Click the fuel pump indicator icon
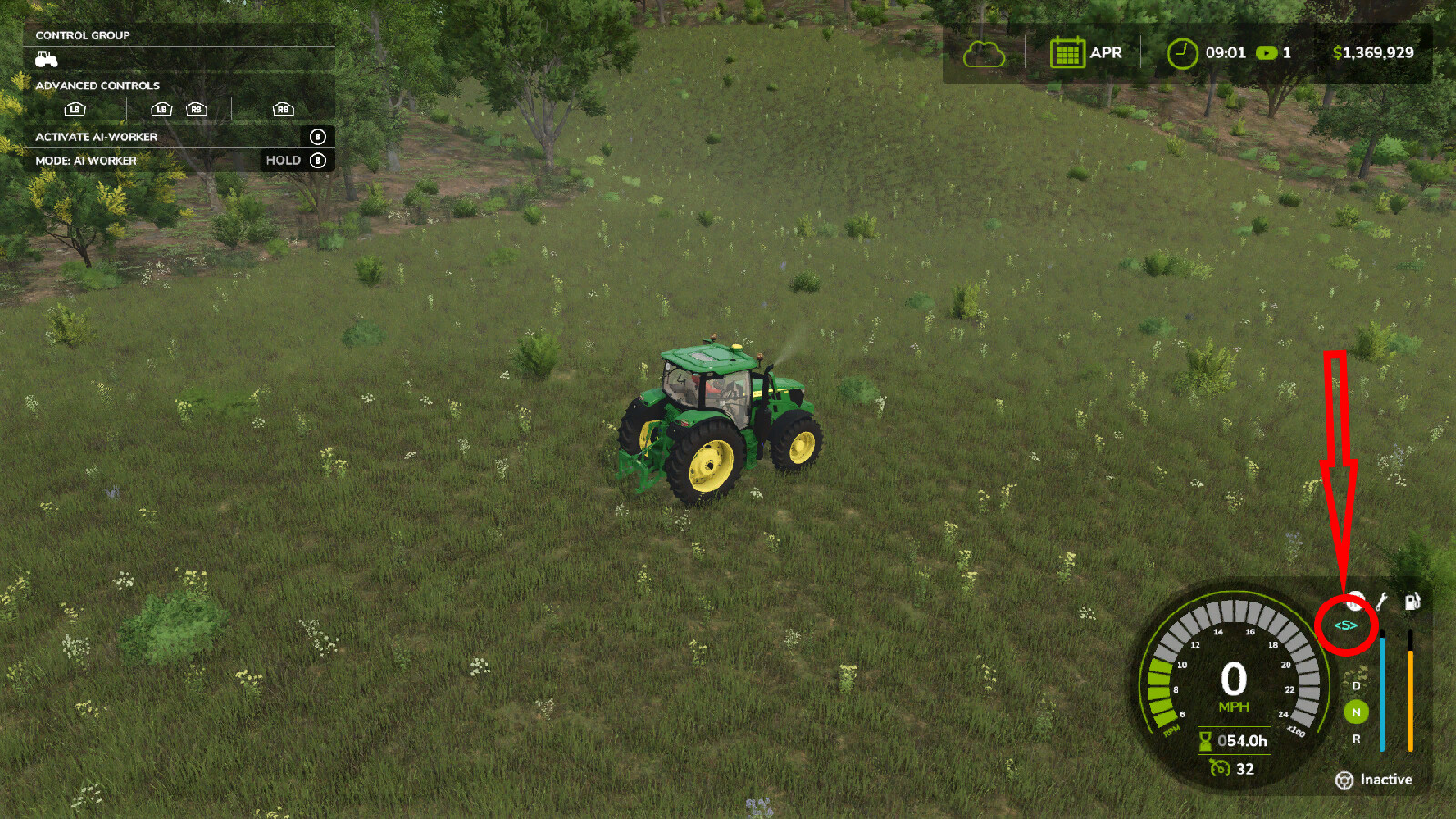Image resolution: width=1456 pixels, height=819 pixels. 1412,601
